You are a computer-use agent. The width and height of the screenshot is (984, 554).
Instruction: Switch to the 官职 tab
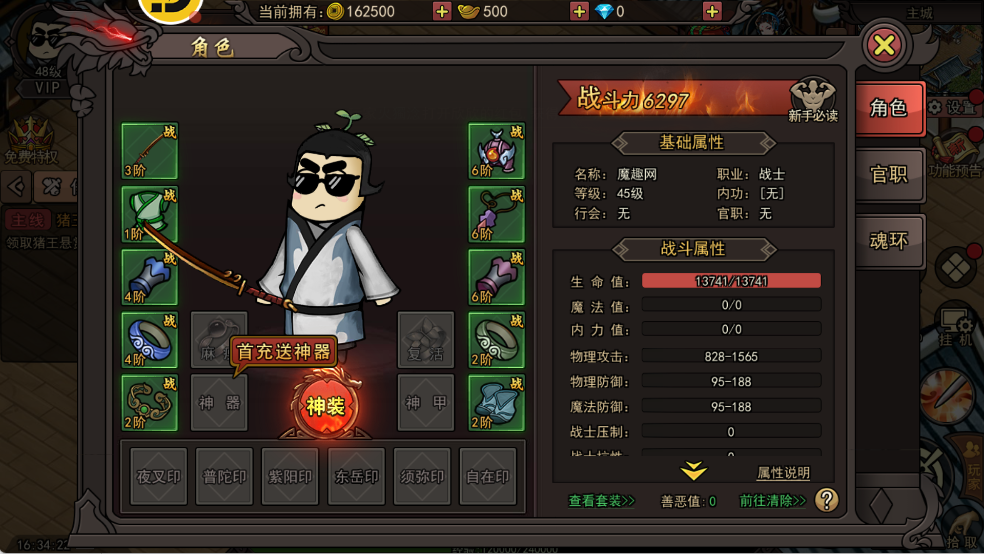[888, 174]
